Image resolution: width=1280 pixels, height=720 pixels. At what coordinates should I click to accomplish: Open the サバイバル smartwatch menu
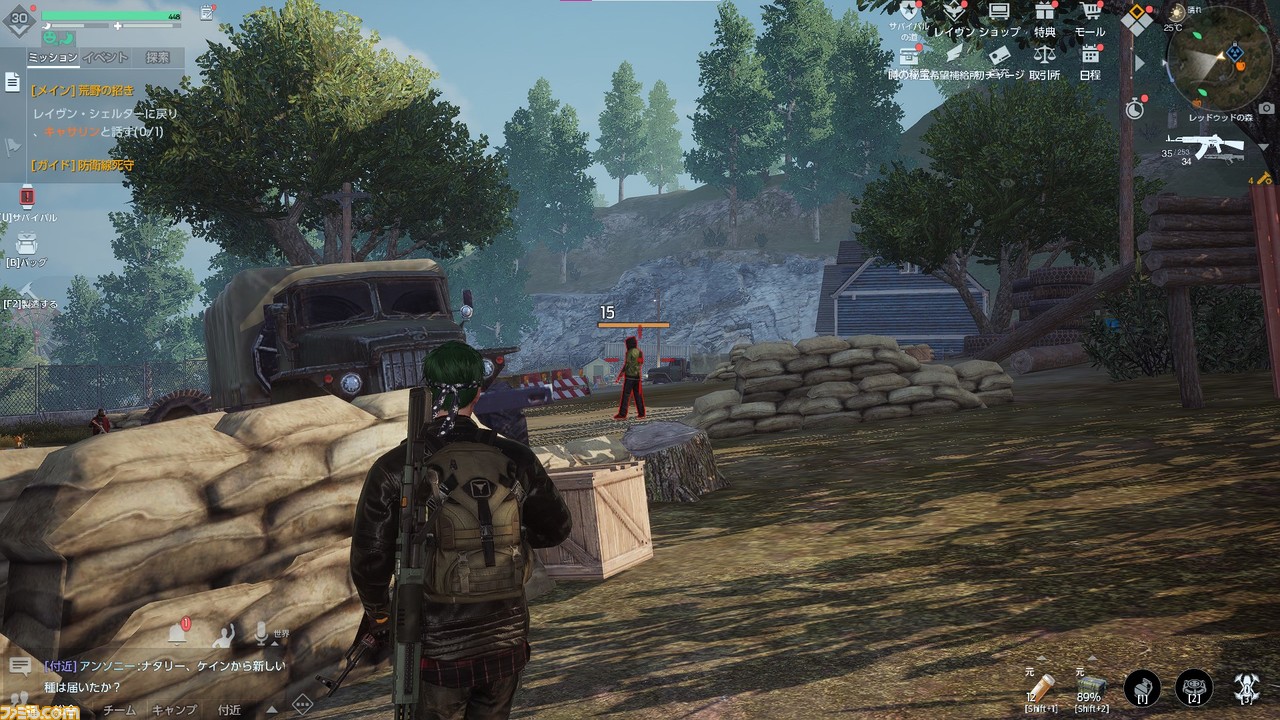pos(27,198)
